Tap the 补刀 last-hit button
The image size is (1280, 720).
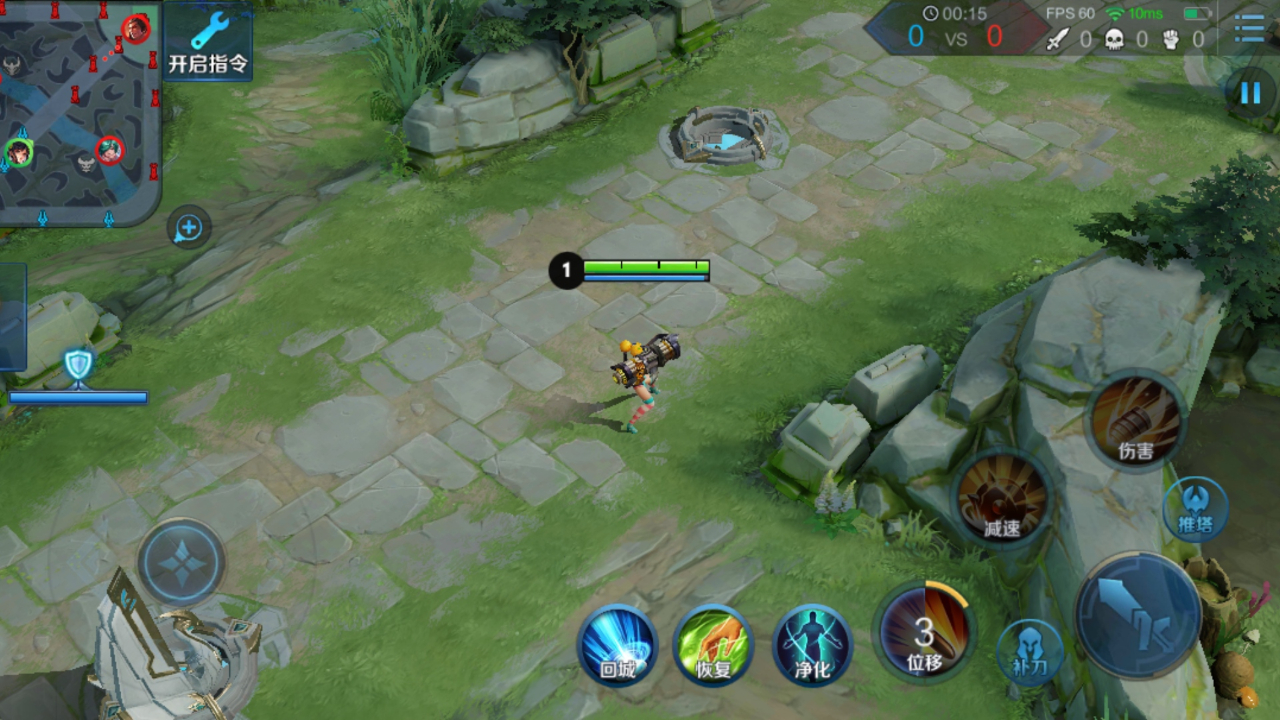tap(1030, 652)
